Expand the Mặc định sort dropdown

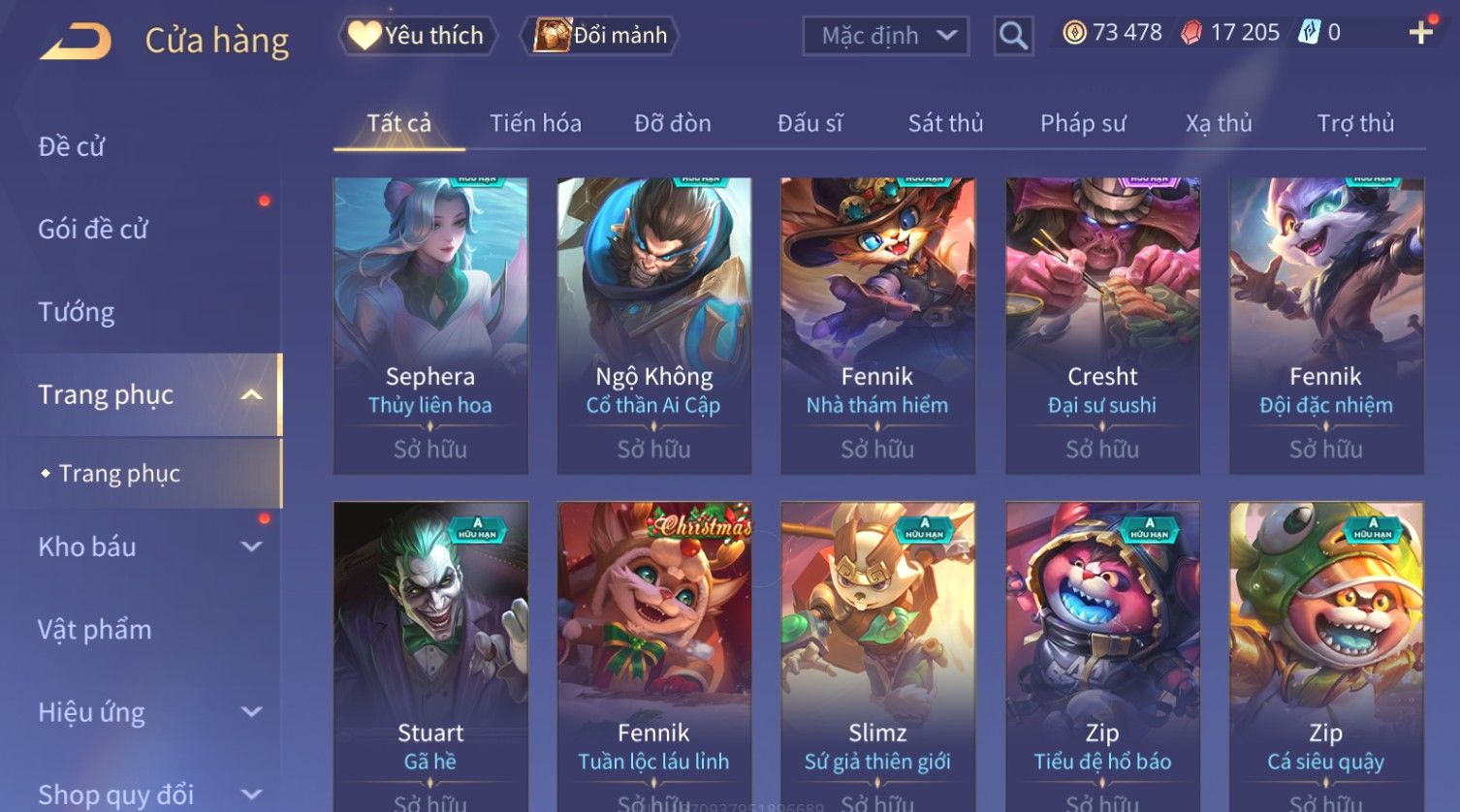coord(885,37)
